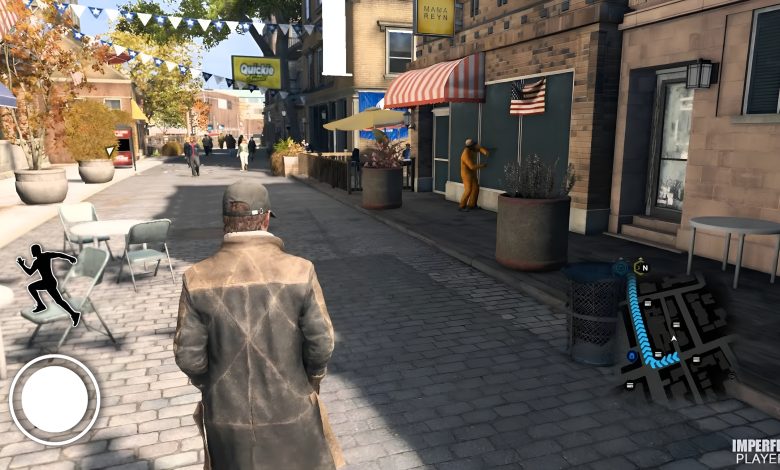Touch the white virtual joystick circle

[54, 399]
